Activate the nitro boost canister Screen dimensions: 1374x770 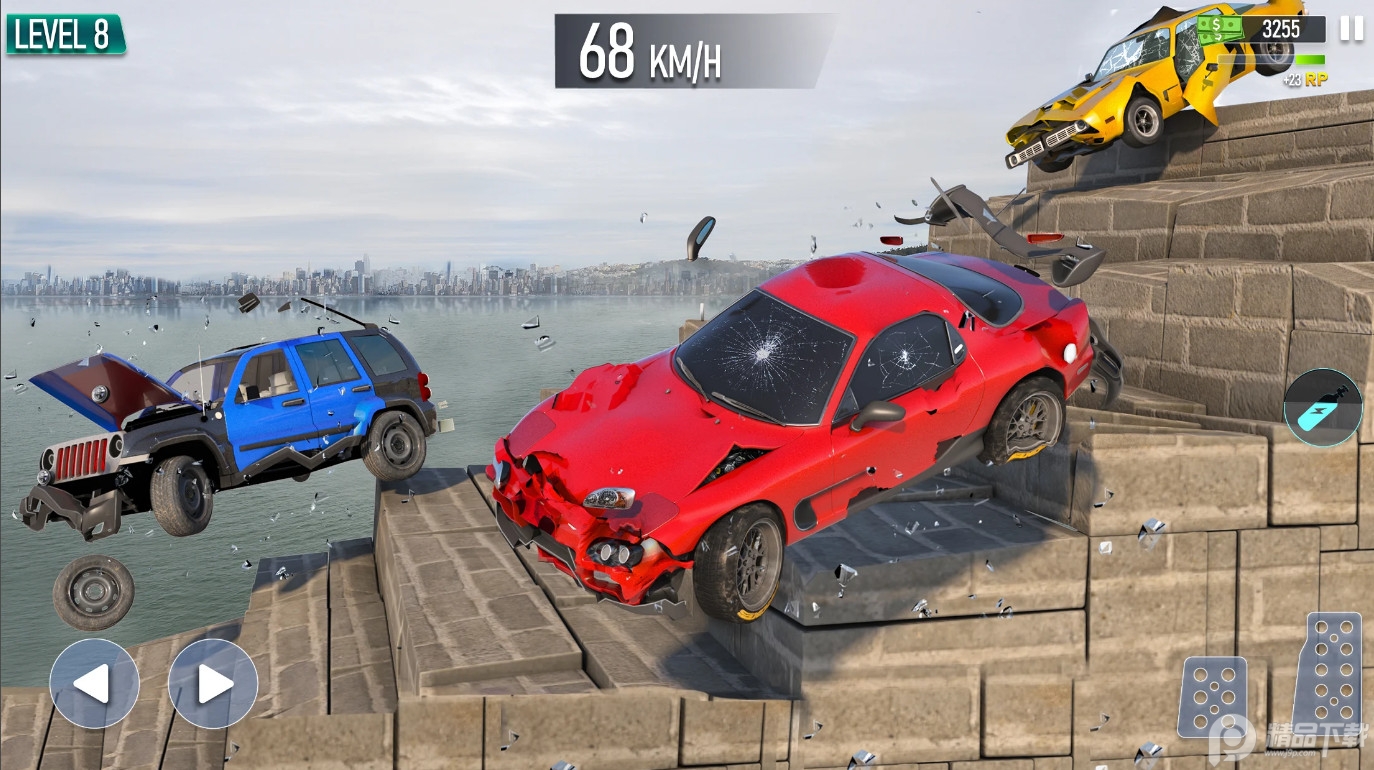pyautogui.click(x=1322, y=407)
